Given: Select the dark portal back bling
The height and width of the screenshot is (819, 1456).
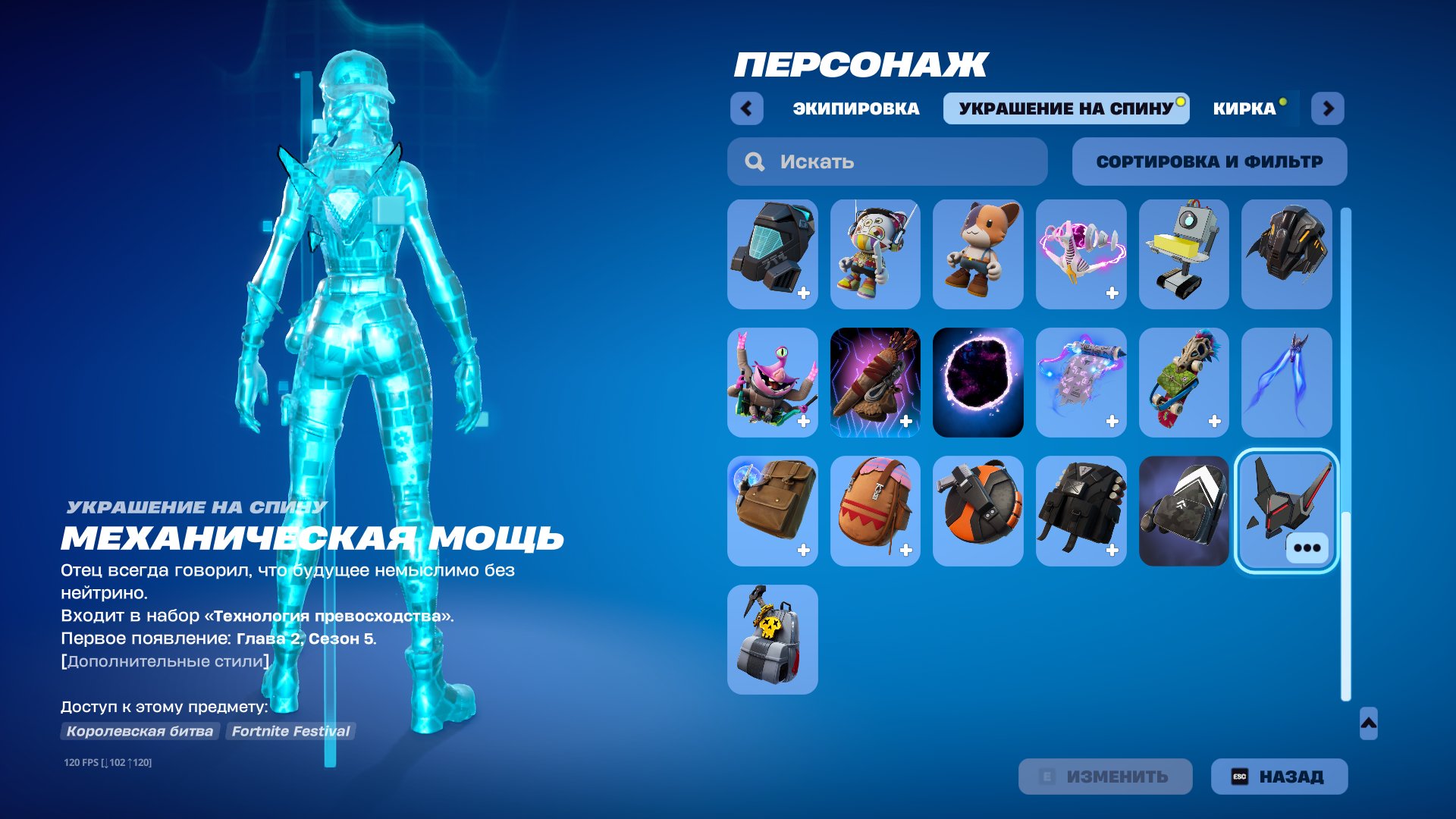Looking at the screenshot, I should (x=977, y=383).
